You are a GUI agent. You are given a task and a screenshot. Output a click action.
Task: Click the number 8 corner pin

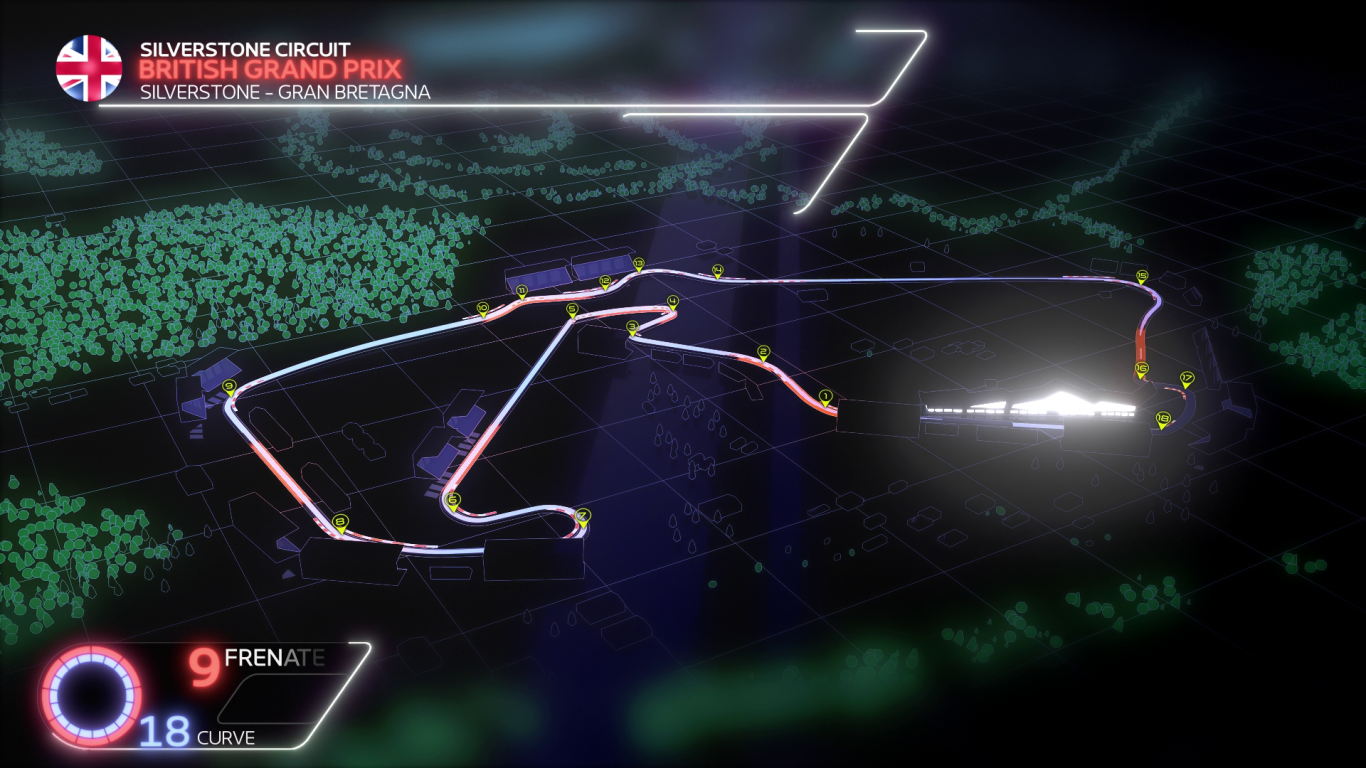coord(339,519)
